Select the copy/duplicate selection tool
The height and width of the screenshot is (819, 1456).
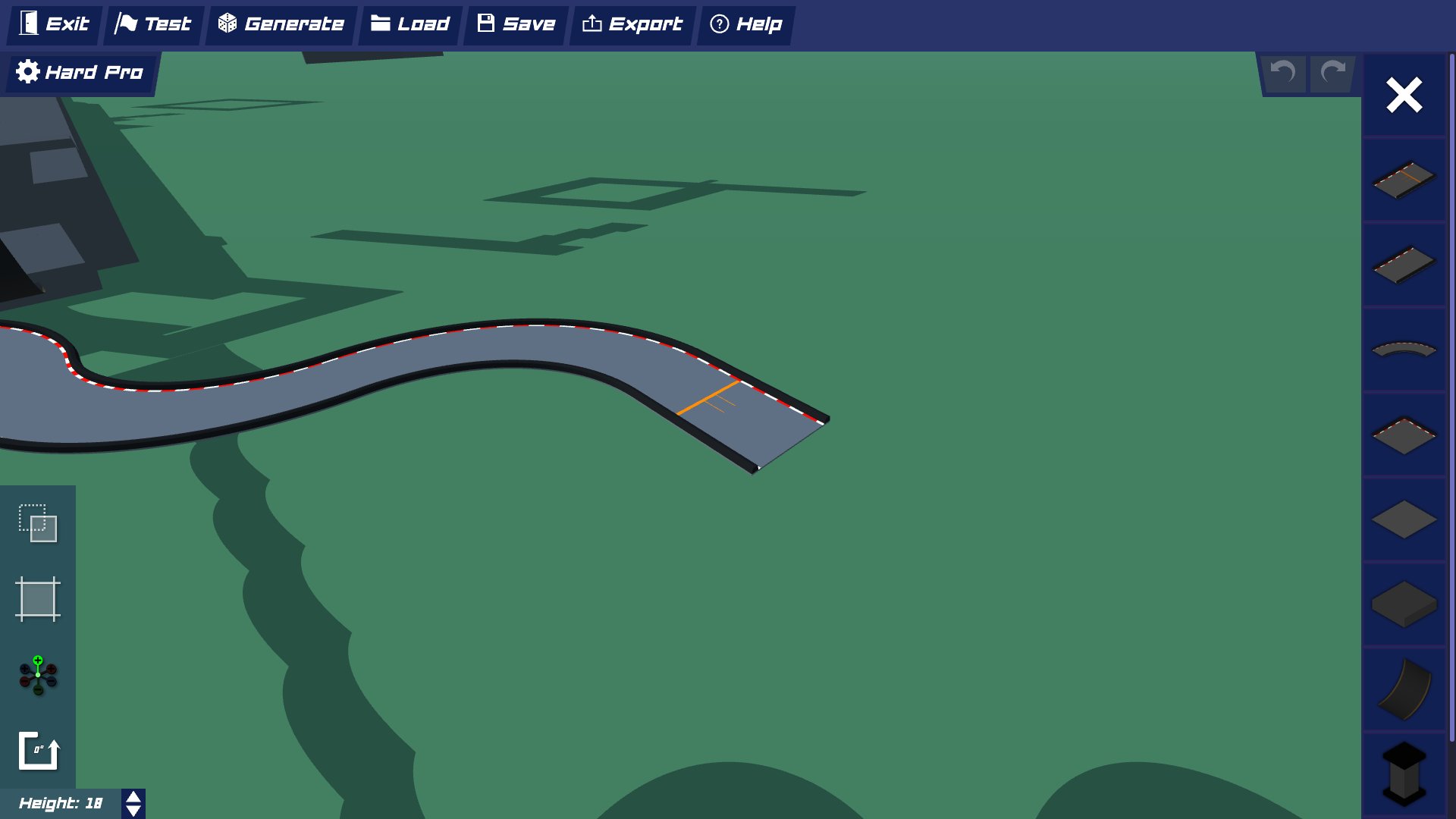pos(38,523)
